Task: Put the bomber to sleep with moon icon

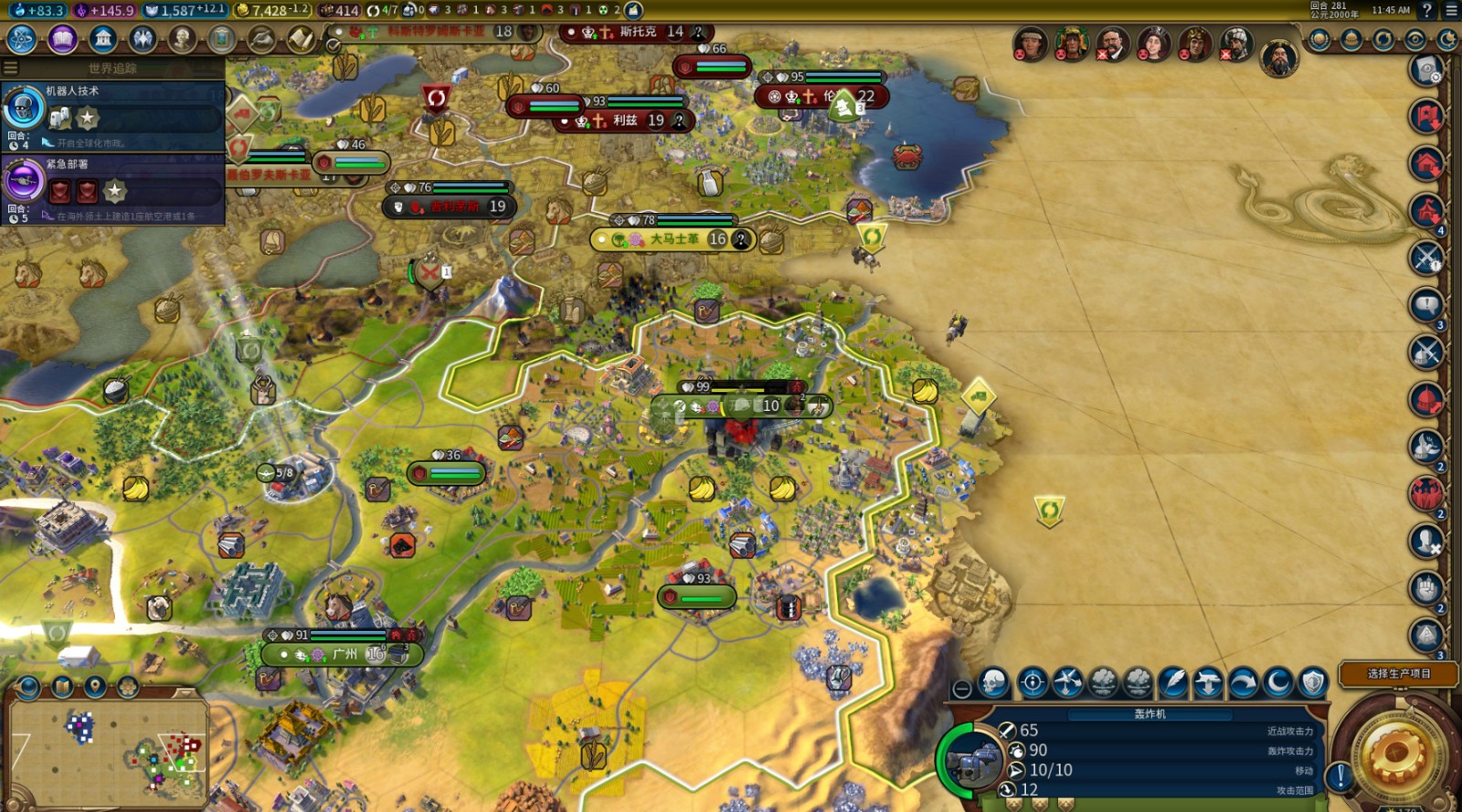Action: [x=1277, y=682]
